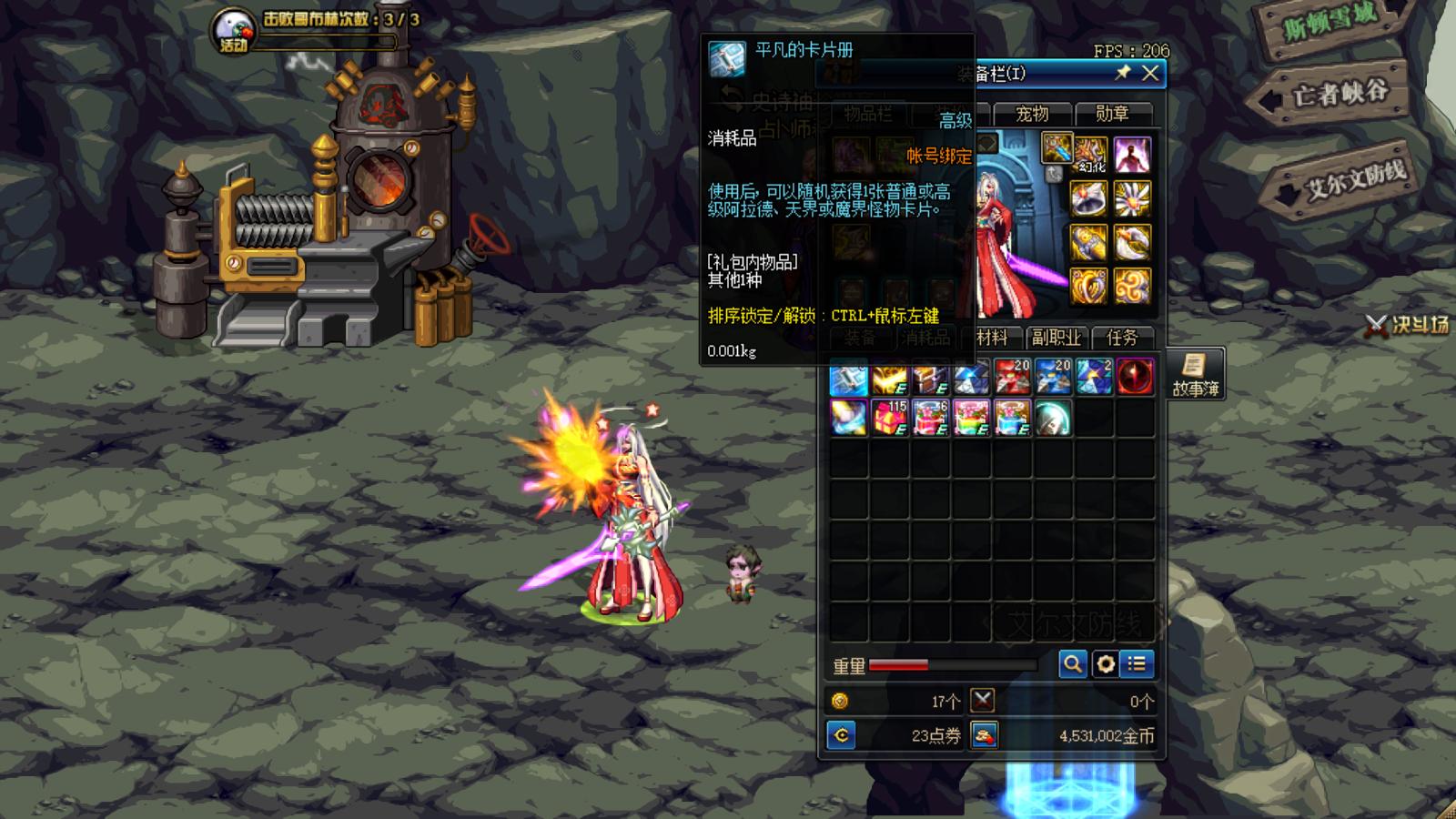Open the 任务 (quest) items tab
Image resolution: width=1456 pixels, height=819 pixels.
coord(1122,338)
